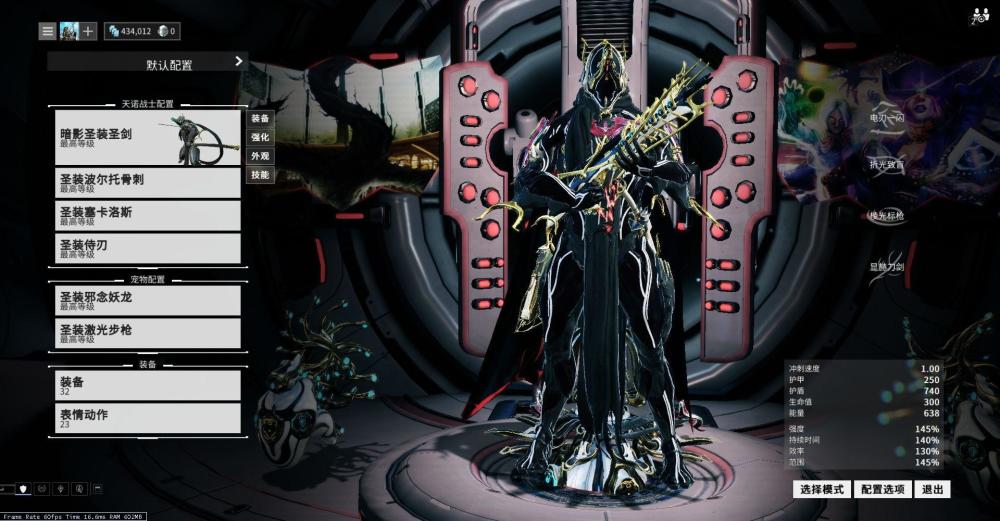Click the player avatar portrait

coord(68,31)
